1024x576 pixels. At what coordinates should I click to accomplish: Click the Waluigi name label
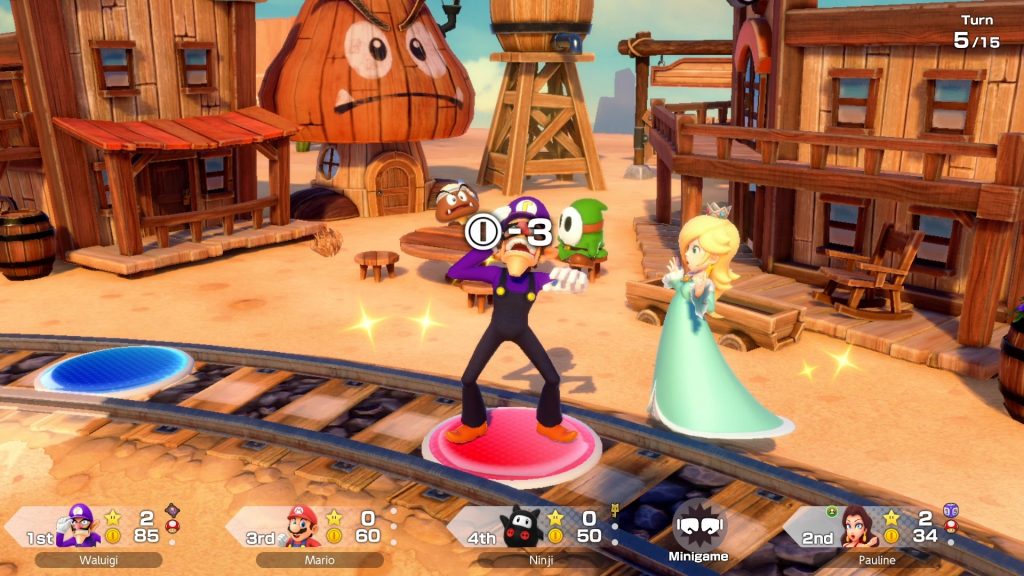click(99, 560)
